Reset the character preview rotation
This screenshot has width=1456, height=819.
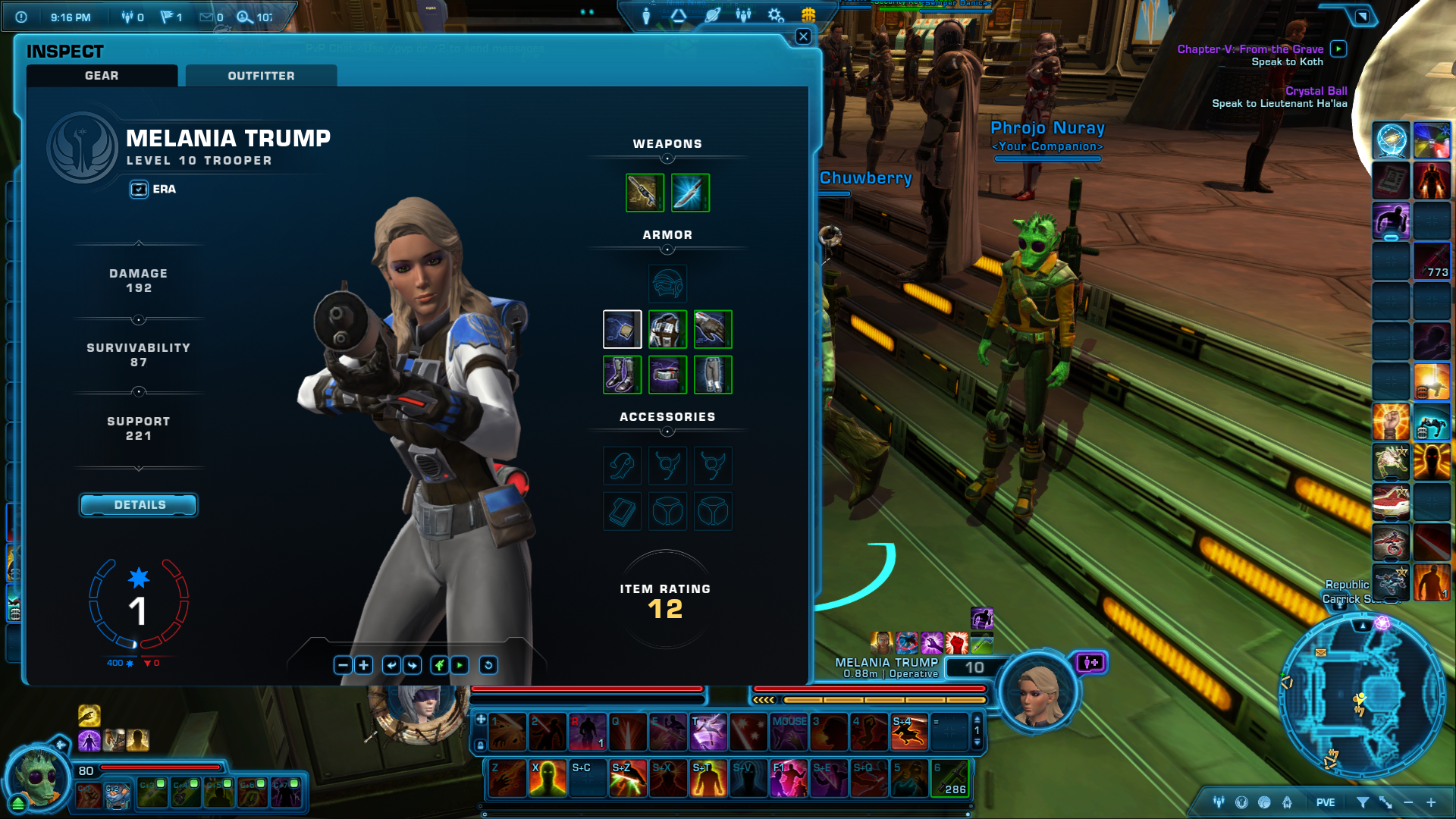point(488,665)
